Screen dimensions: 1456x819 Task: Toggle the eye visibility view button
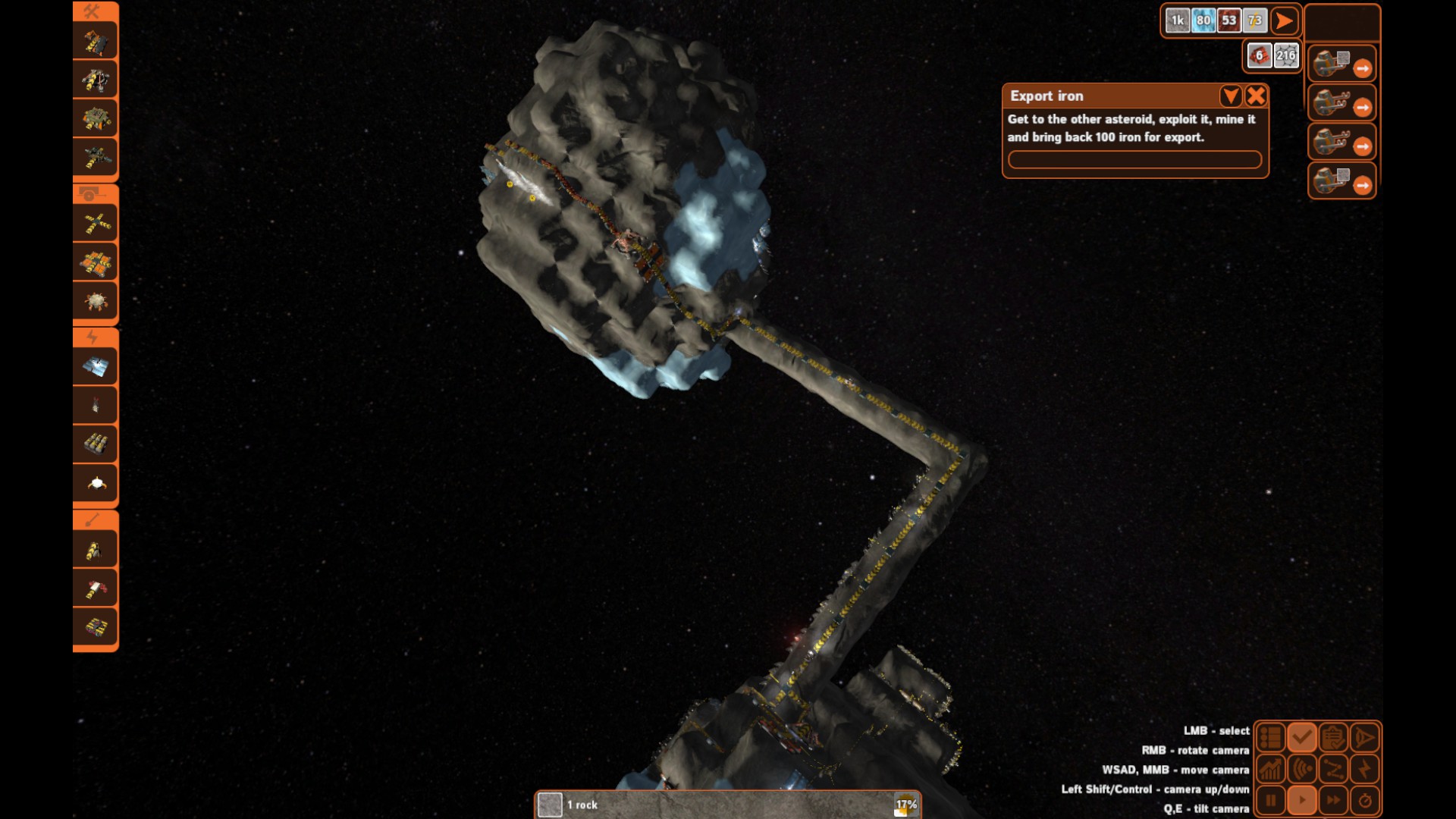point(1364,737)
